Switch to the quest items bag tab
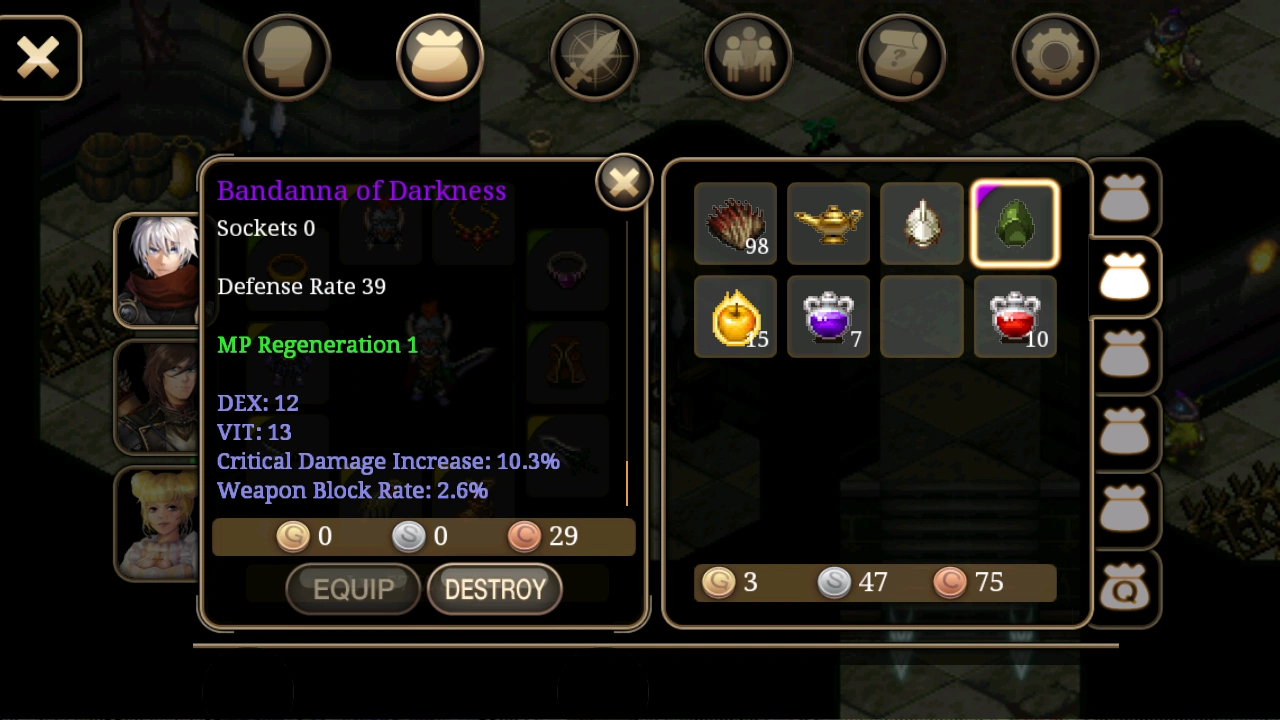The image size is (1280, 720). 1126,590
